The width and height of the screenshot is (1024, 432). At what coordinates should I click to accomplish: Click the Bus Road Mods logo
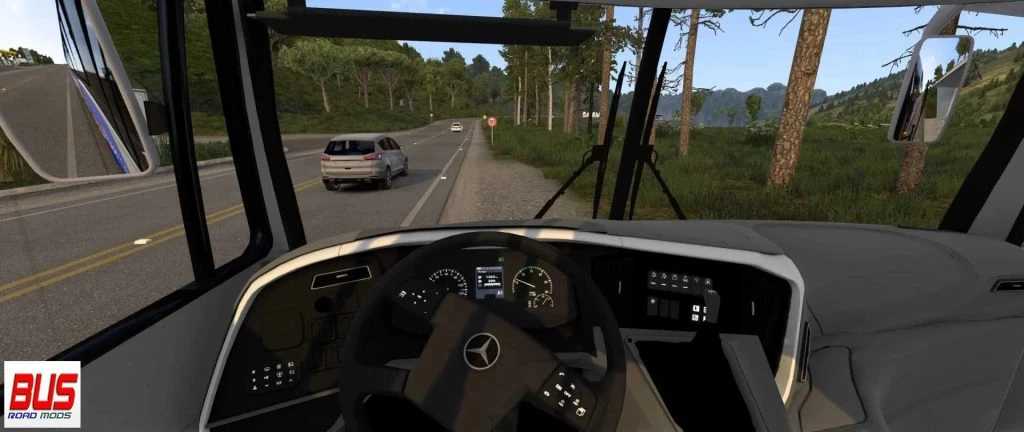[x=42, y=394]
